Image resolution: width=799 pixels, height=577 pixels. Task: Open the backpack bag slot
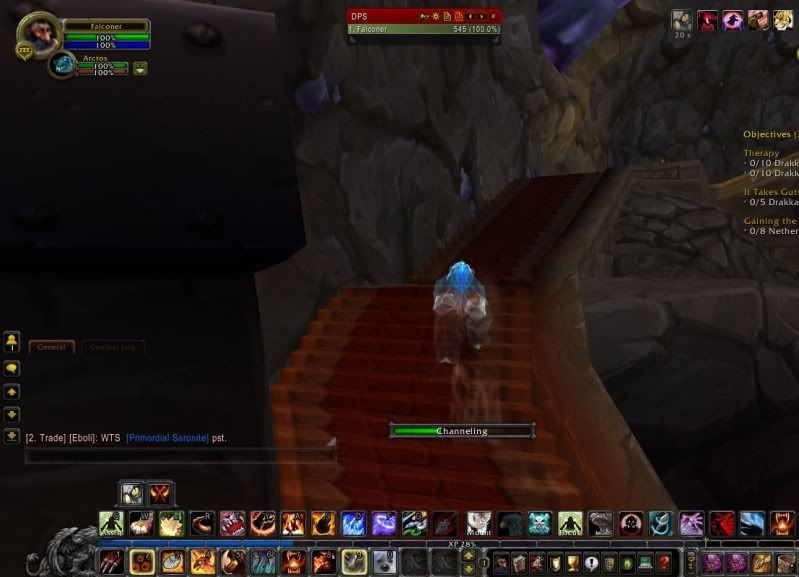click(785, 562)
